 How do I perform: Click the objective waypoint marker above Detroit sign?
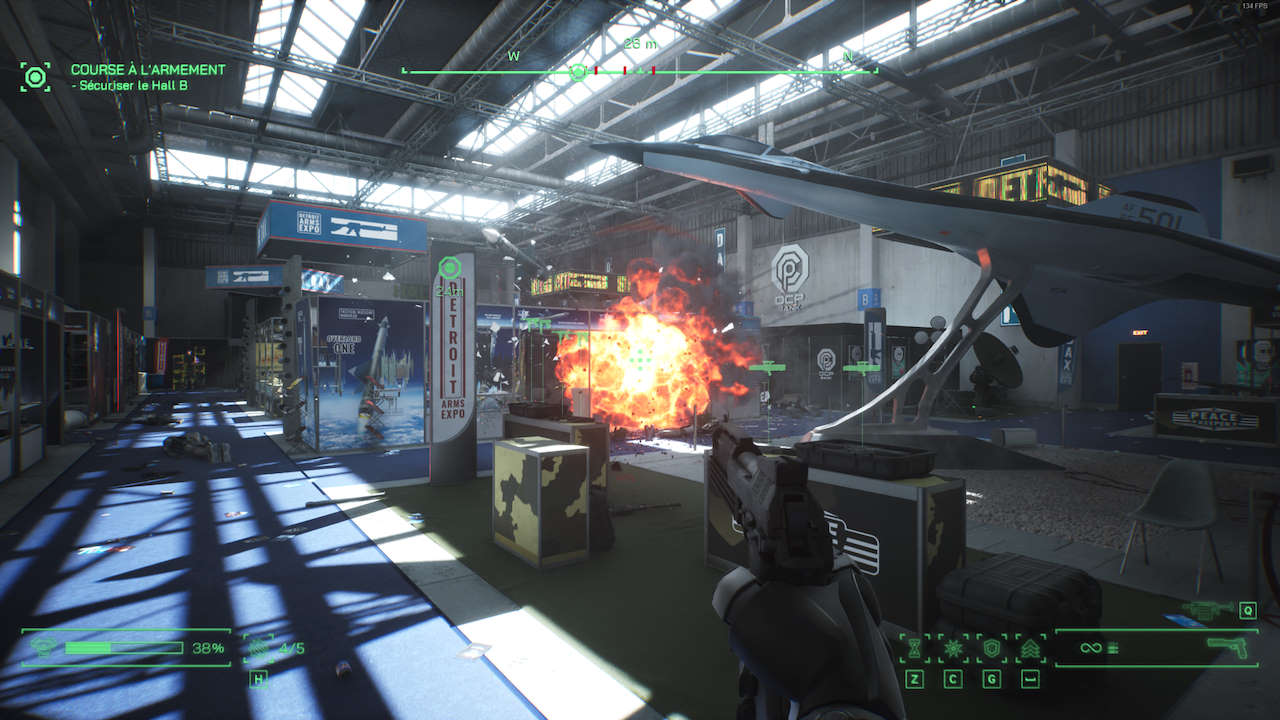pyautogui.click(x=450, y=268)
